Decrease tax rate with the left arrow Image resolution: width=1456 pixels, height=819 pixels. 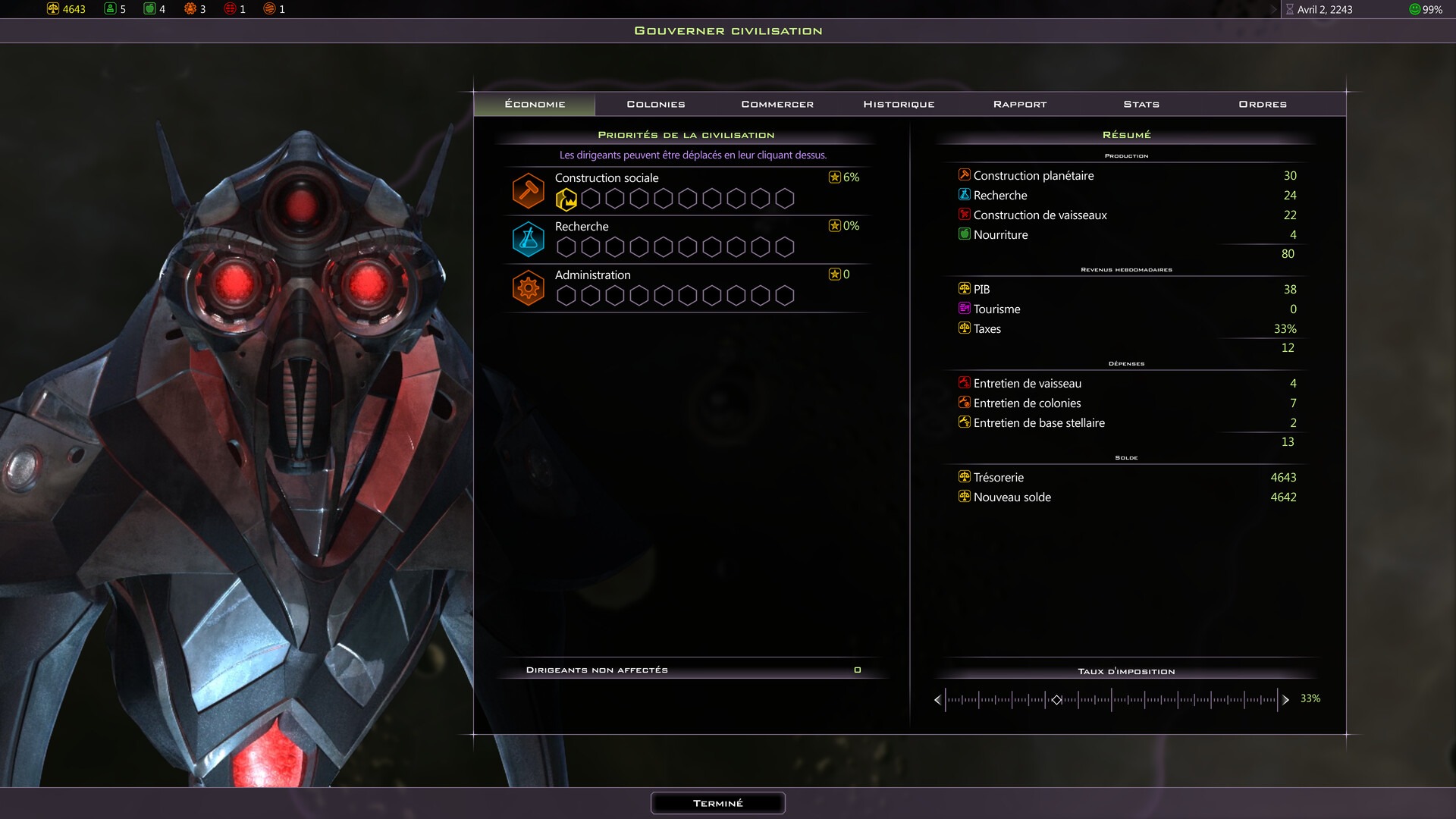coord(938,700)
